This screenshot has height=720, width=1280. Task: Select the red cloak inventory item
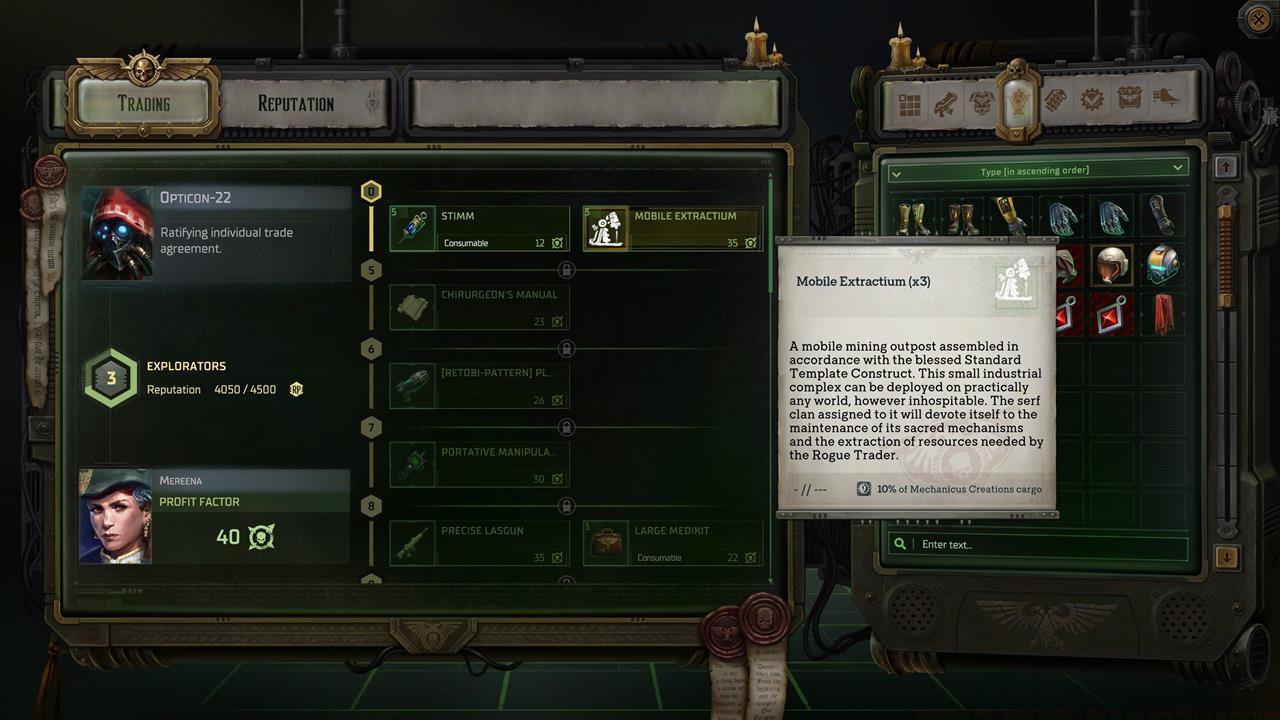[1162, 314]
